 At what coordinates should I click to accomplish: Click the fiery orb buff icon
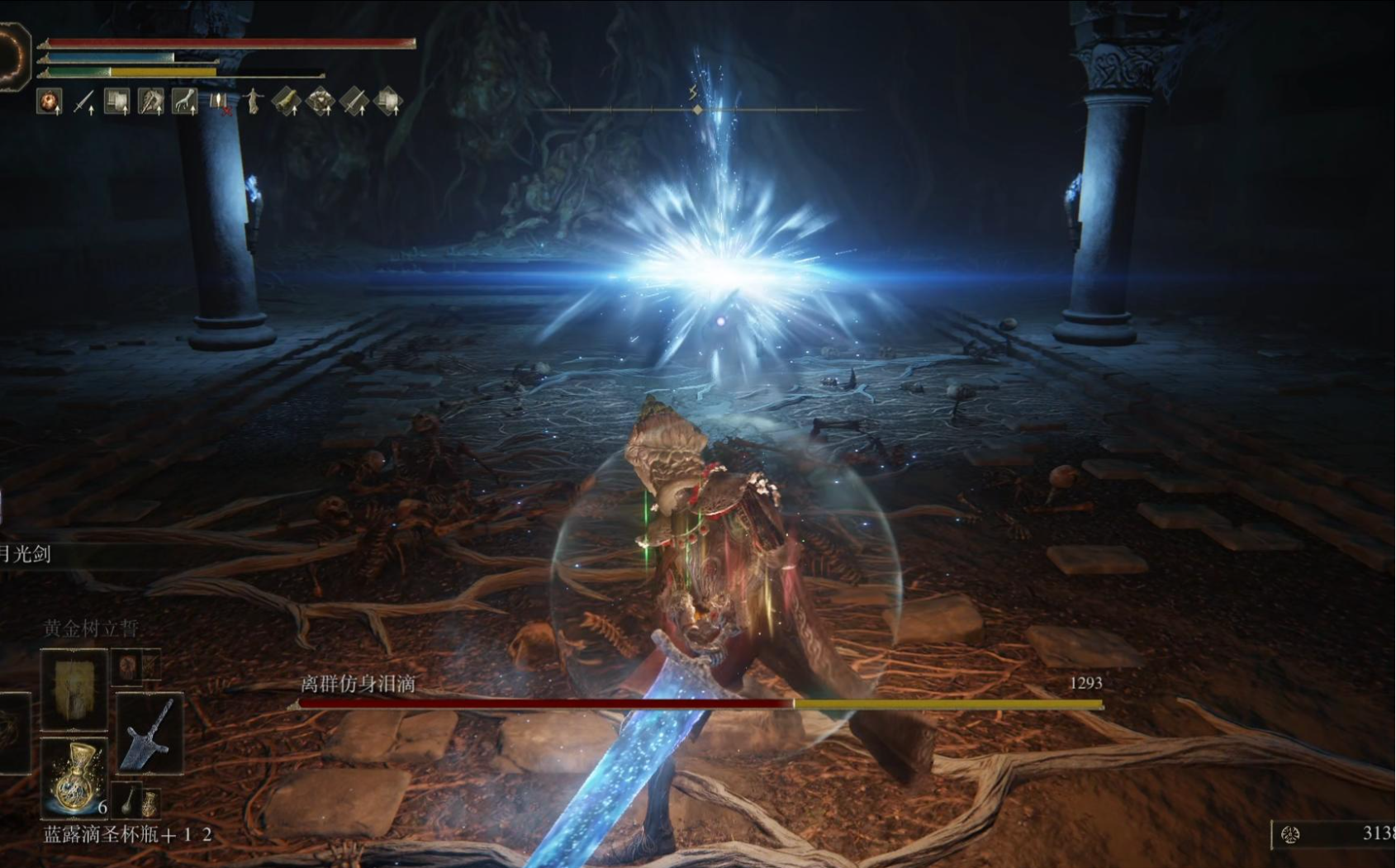click(x=50, y=102)
